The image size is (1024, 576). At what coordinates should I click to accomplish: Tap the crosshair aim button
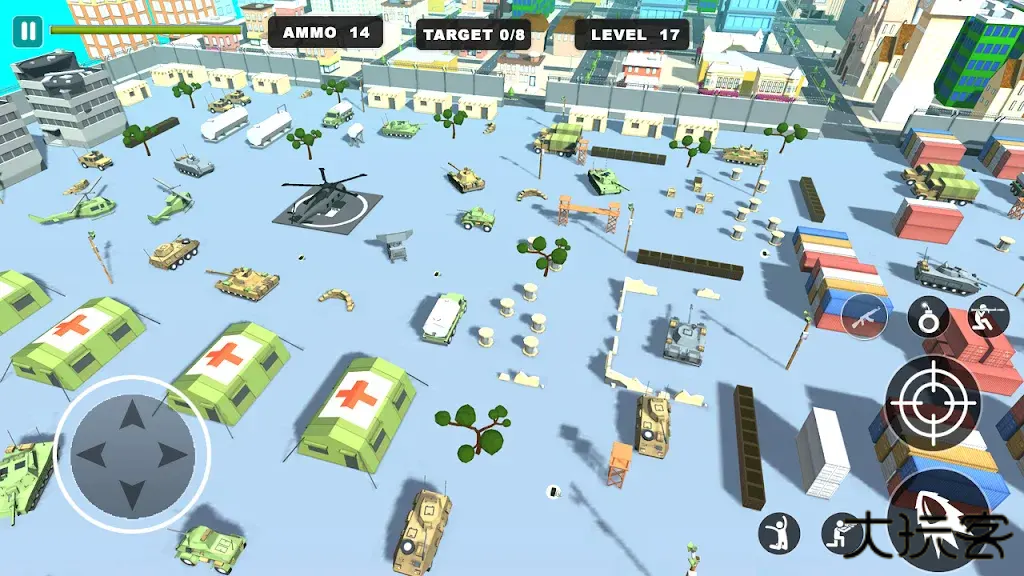pos(932,402)
